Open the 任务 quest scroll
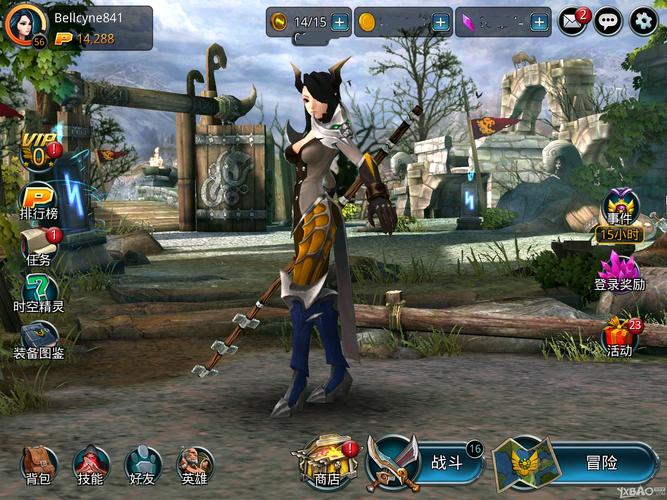The image size is (667, 500). point(38,245)
